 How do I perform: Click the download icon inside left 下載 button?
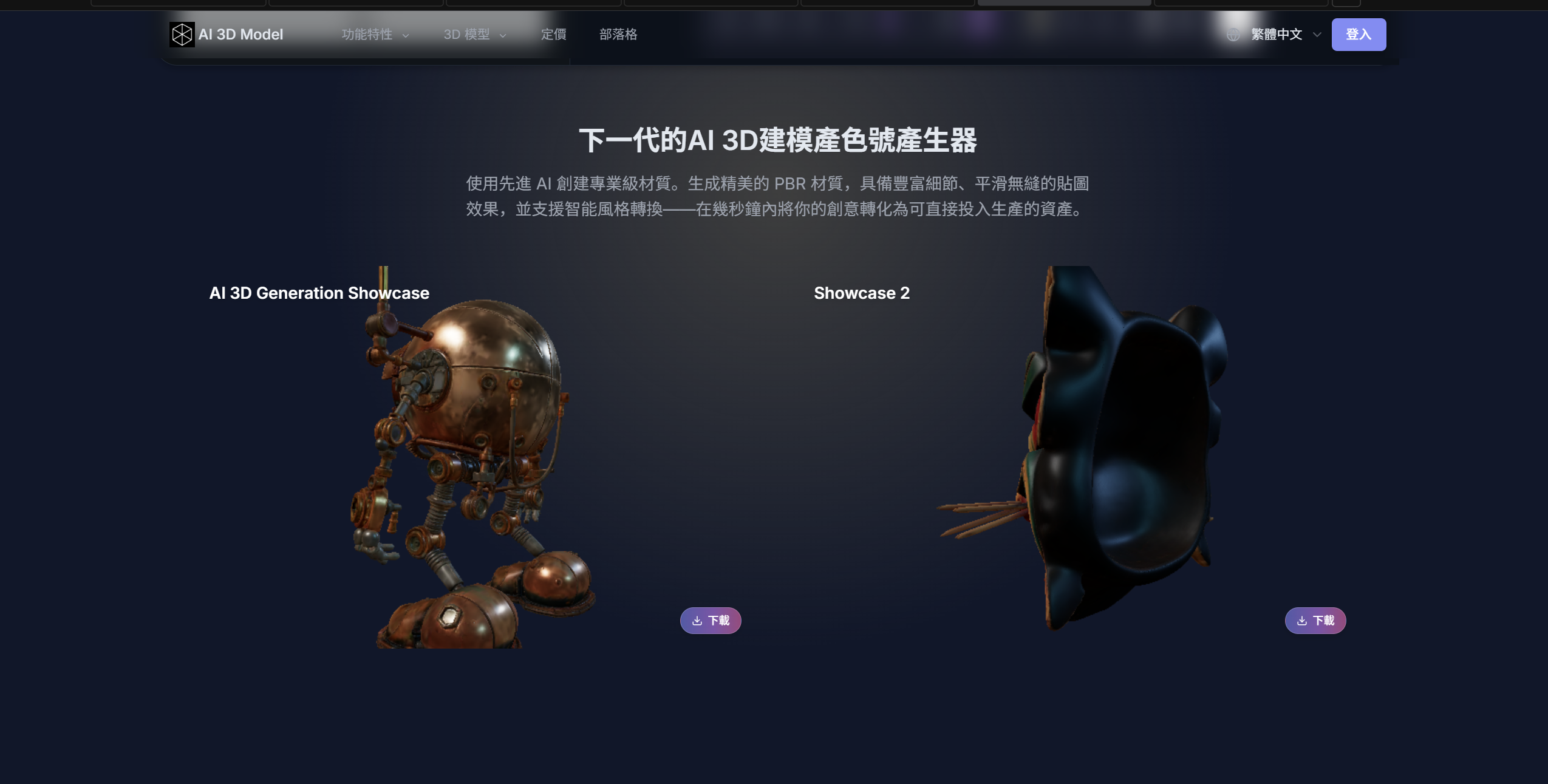[697, 620]
